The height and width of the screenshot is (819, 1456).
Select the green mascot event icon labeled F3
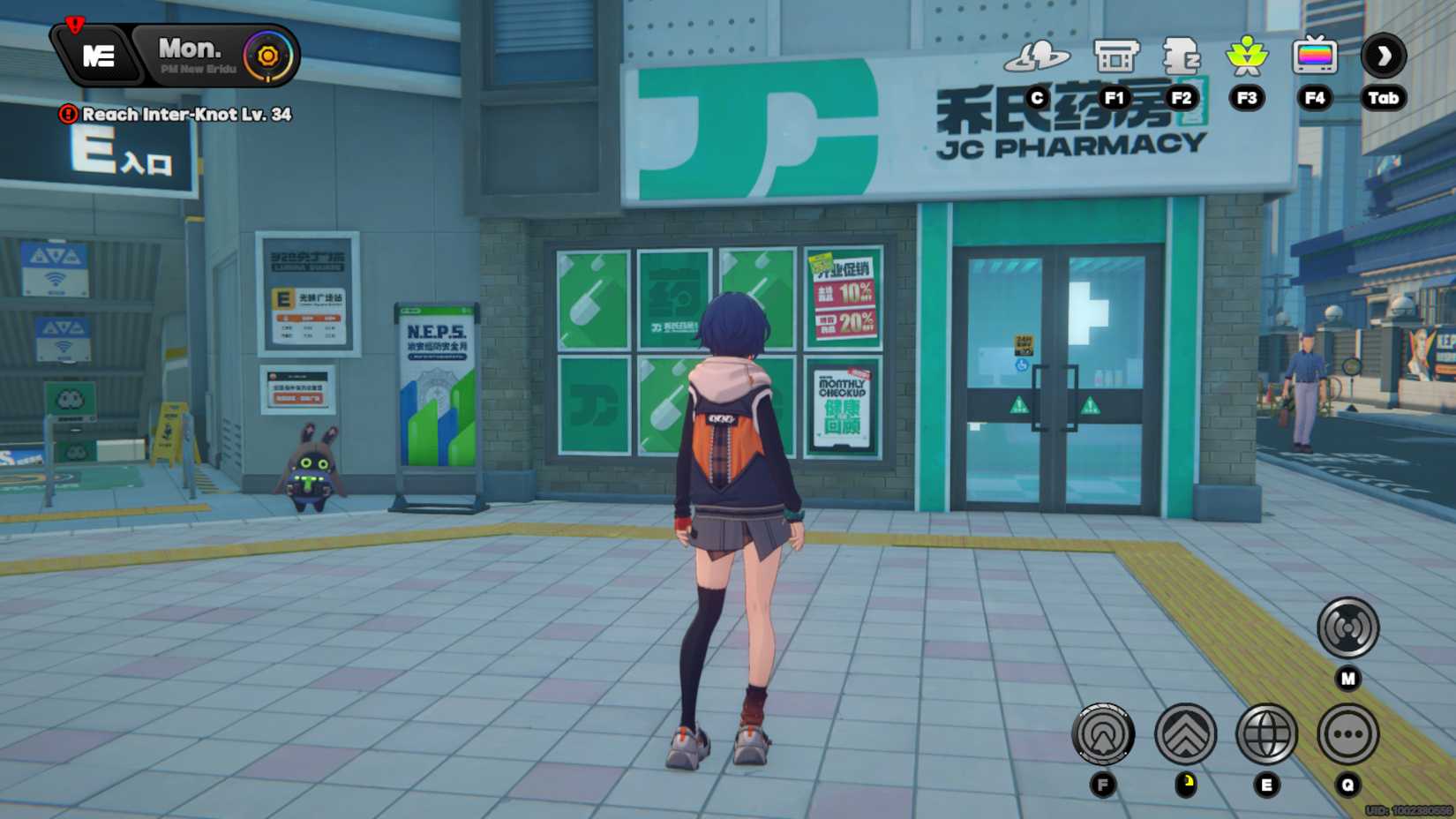click(x=1247, y=57)
